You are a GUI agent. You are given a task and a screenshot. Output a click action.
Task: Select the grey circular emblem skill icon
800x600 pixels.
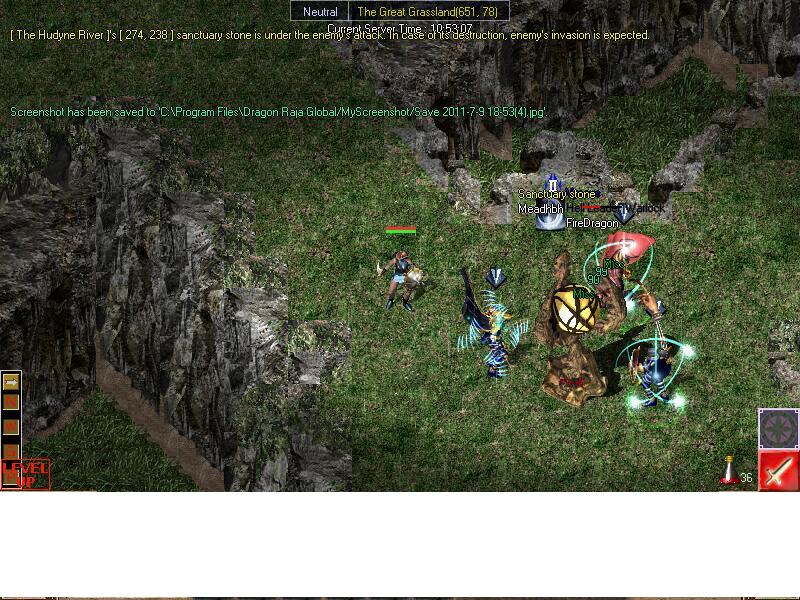tap(777, 429)
